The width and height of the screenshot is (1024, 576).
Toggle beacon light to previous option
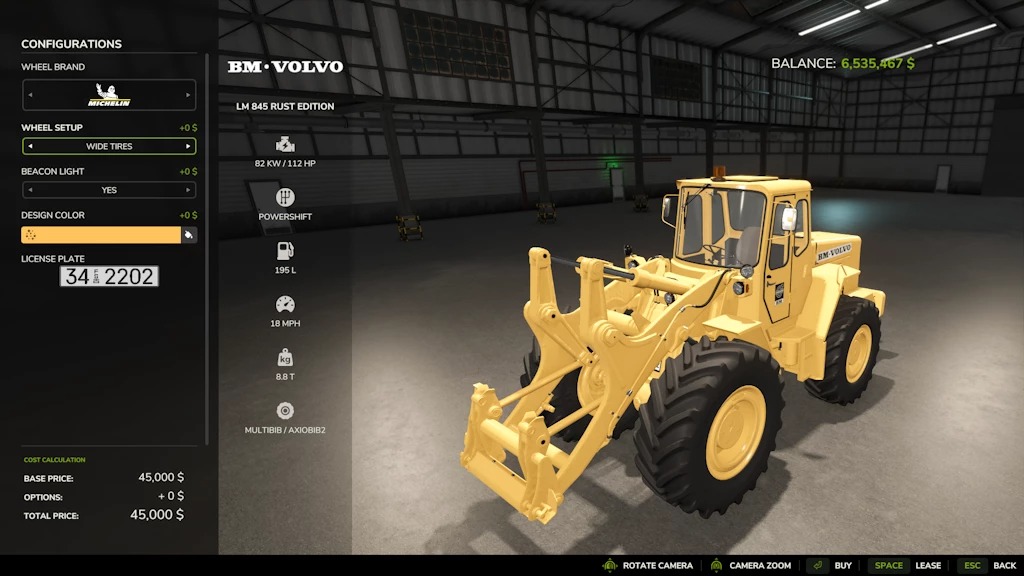(x=29, y=190)
